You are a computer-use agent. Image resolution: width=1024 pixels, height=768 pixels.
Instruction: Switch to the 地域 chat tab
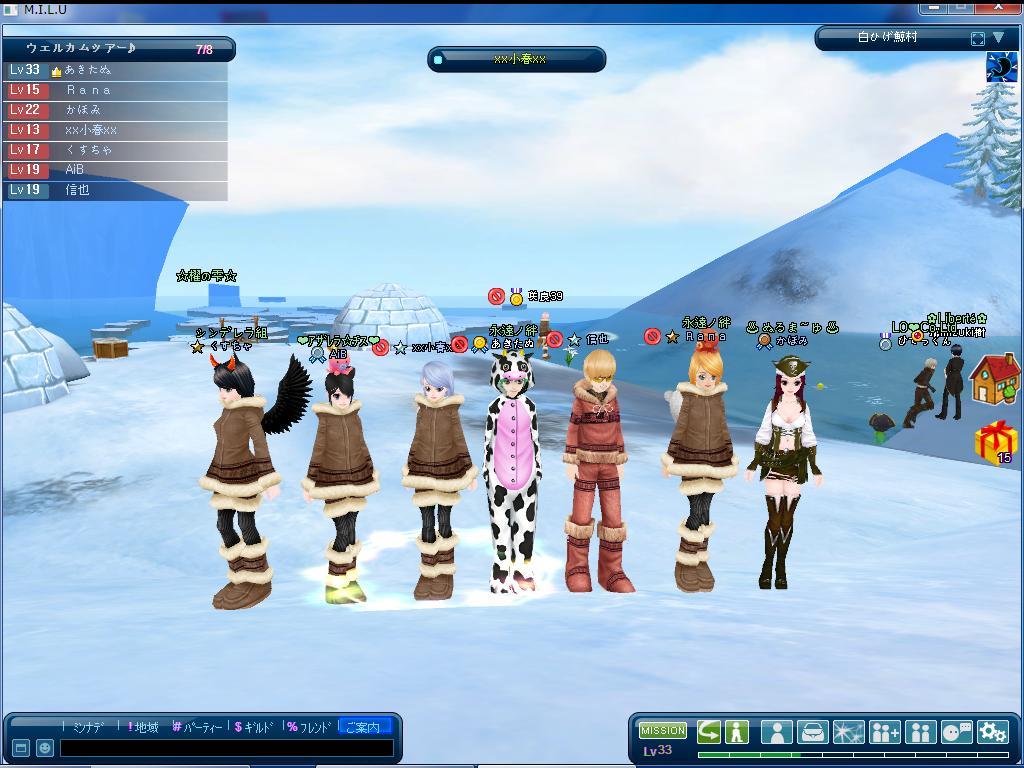(x=143, y=727)
